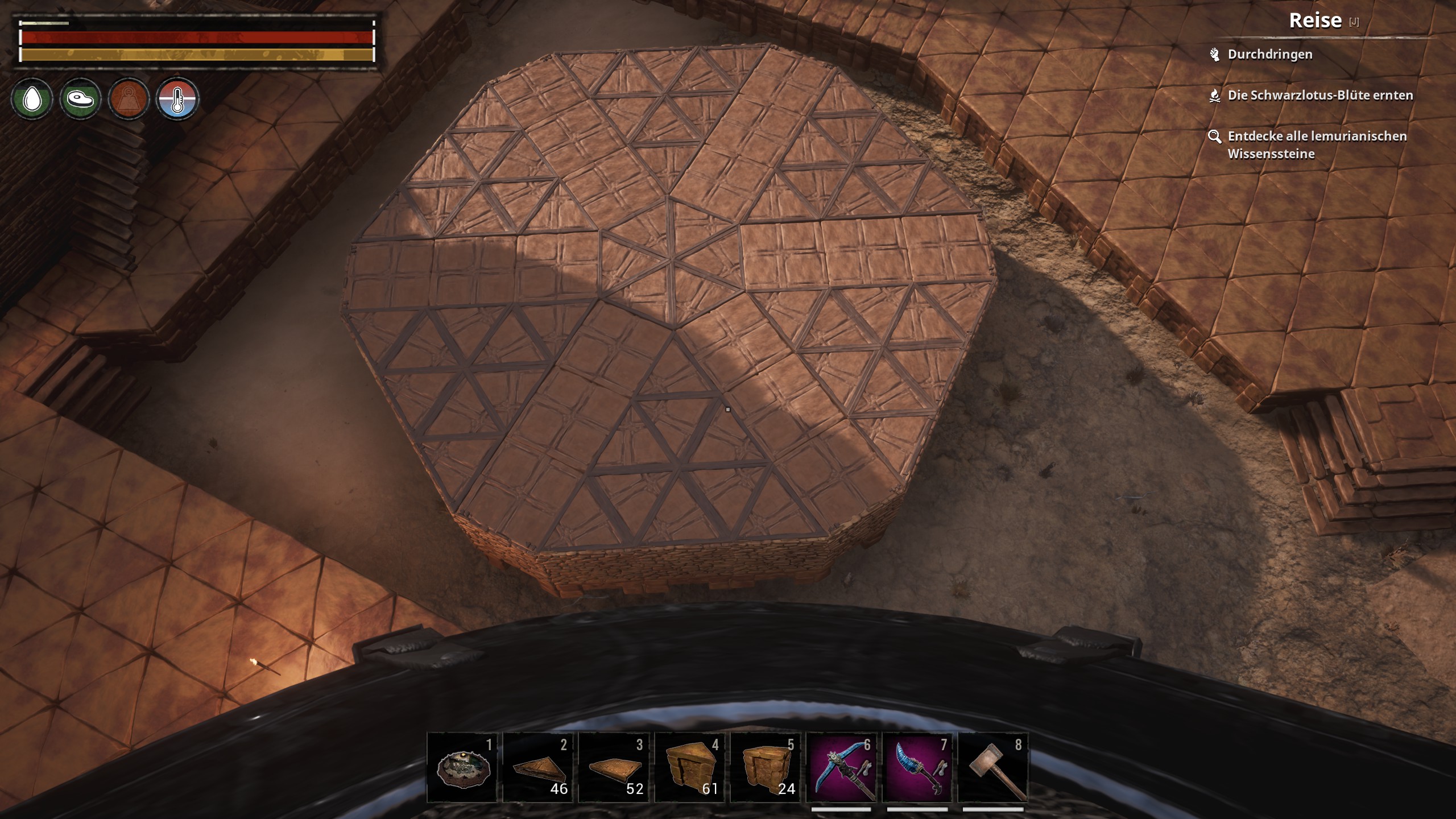Select the Durchdringen journey step
This screenshot has height=819, width=1456.
tap(1269, 55)
